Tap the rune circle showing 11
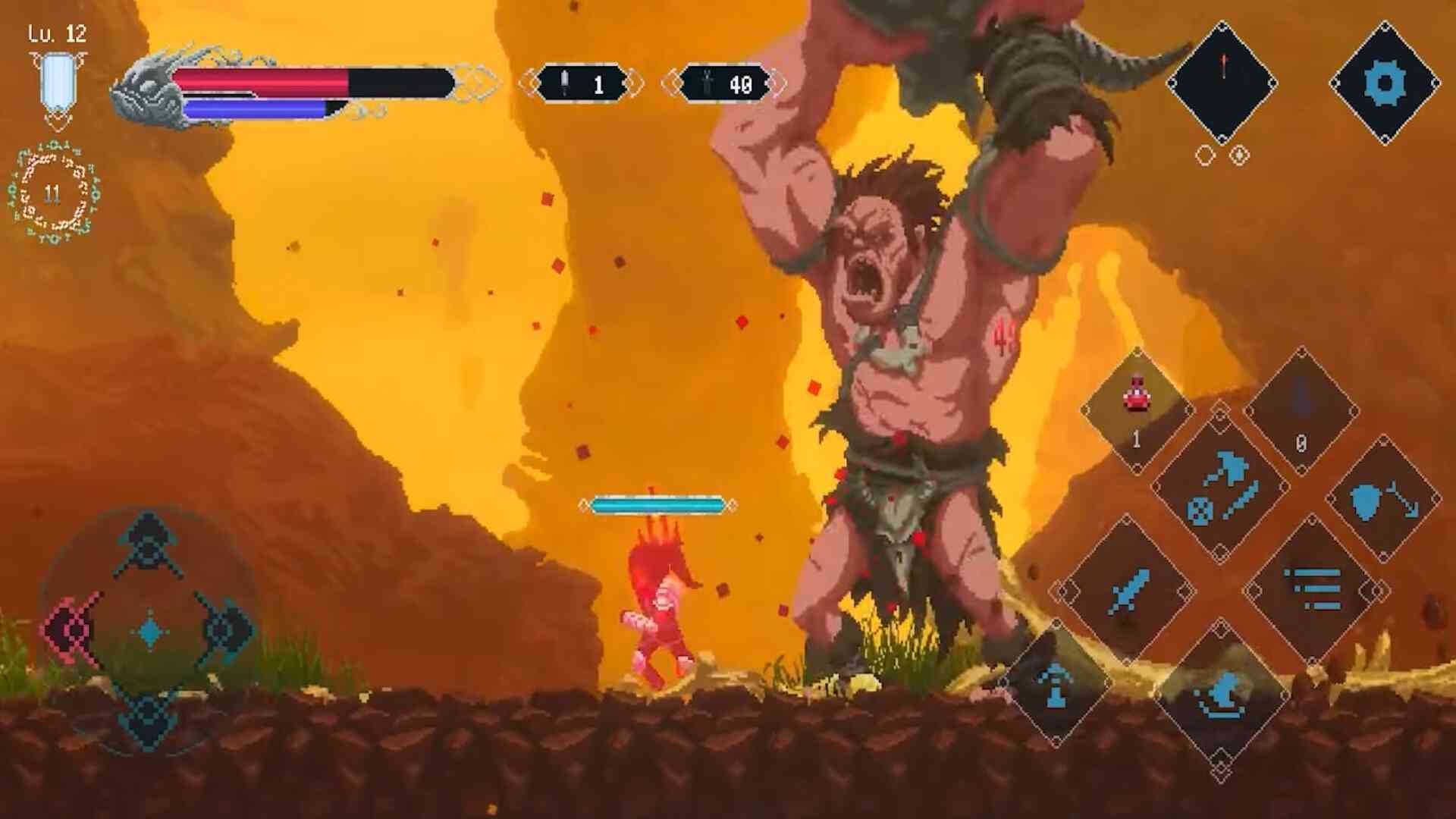 (53, 193)
